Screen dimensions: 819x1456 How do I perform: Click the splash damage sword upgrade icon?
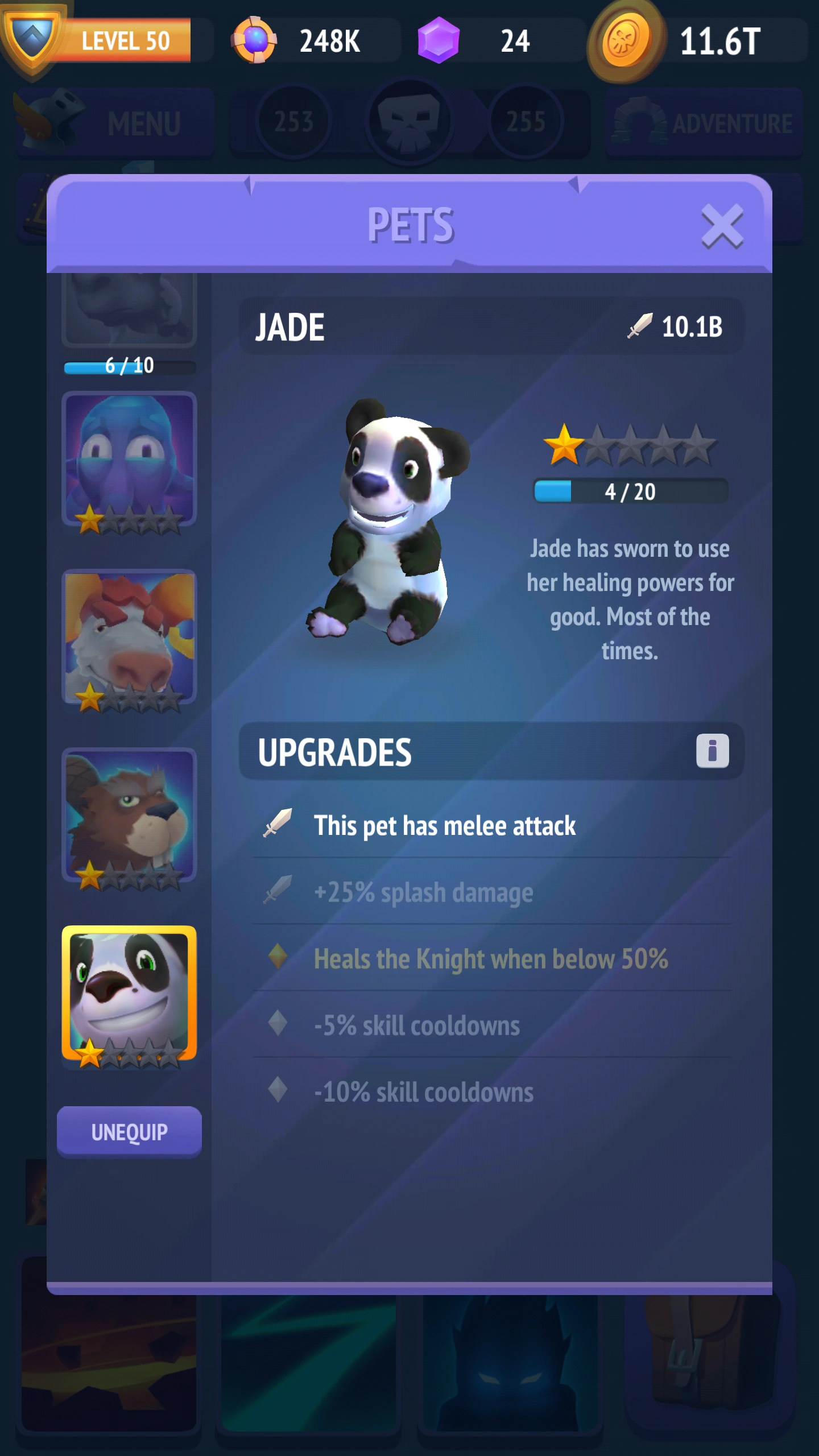tap(277, 892)
